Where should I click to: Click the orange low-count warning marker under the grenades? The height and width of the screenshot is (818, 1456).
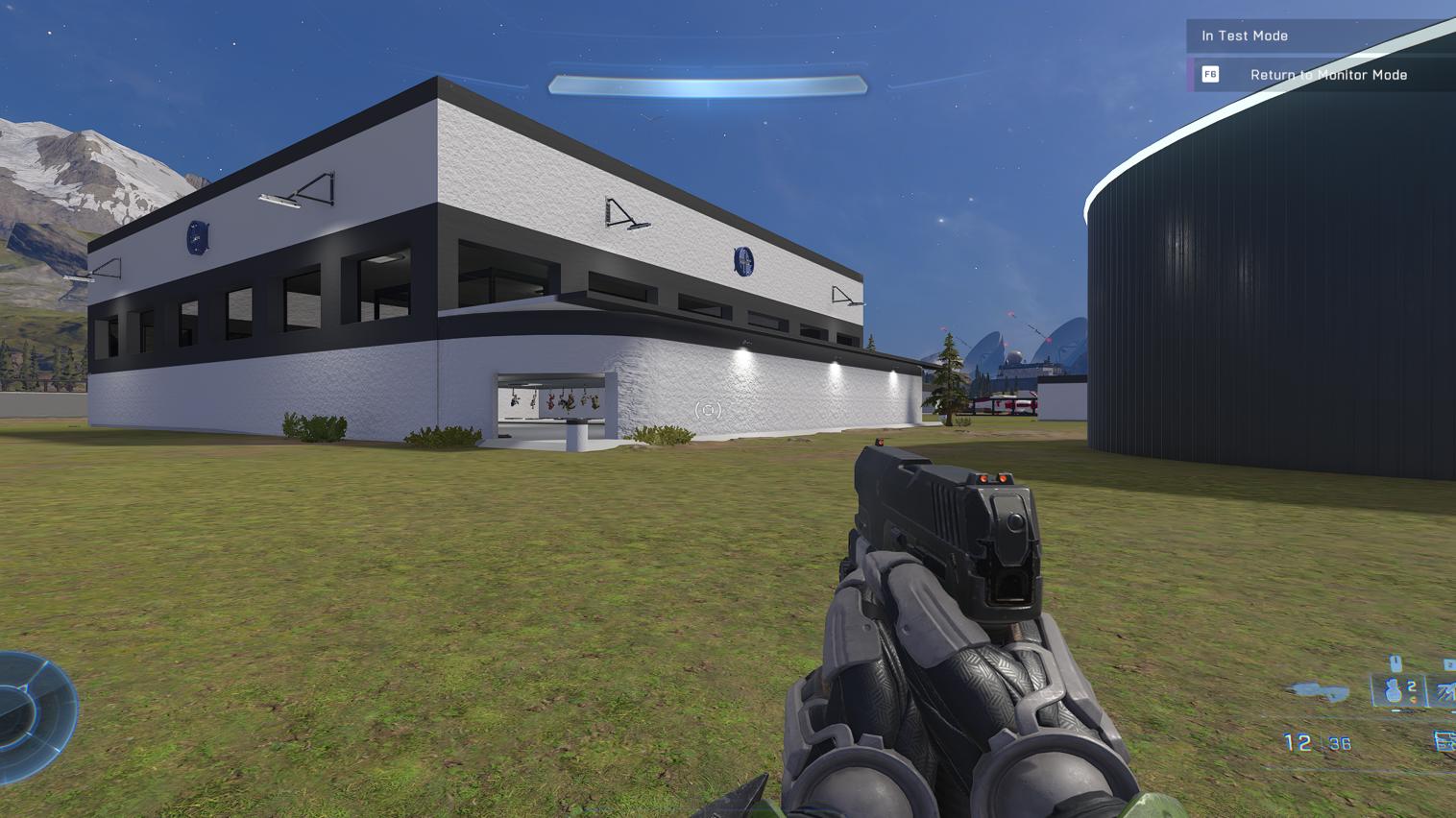pyautogui.click(x=1415, y=700)
